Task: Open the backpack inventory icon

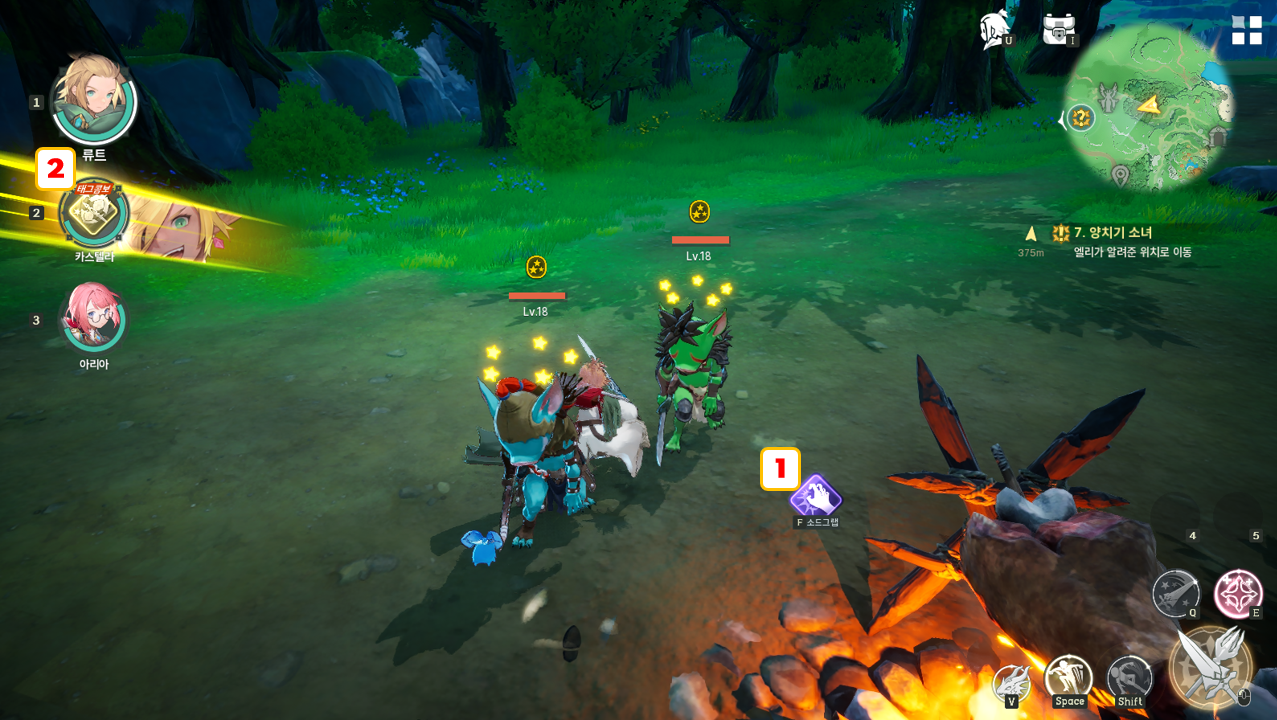Action: tap(1059, 29)
